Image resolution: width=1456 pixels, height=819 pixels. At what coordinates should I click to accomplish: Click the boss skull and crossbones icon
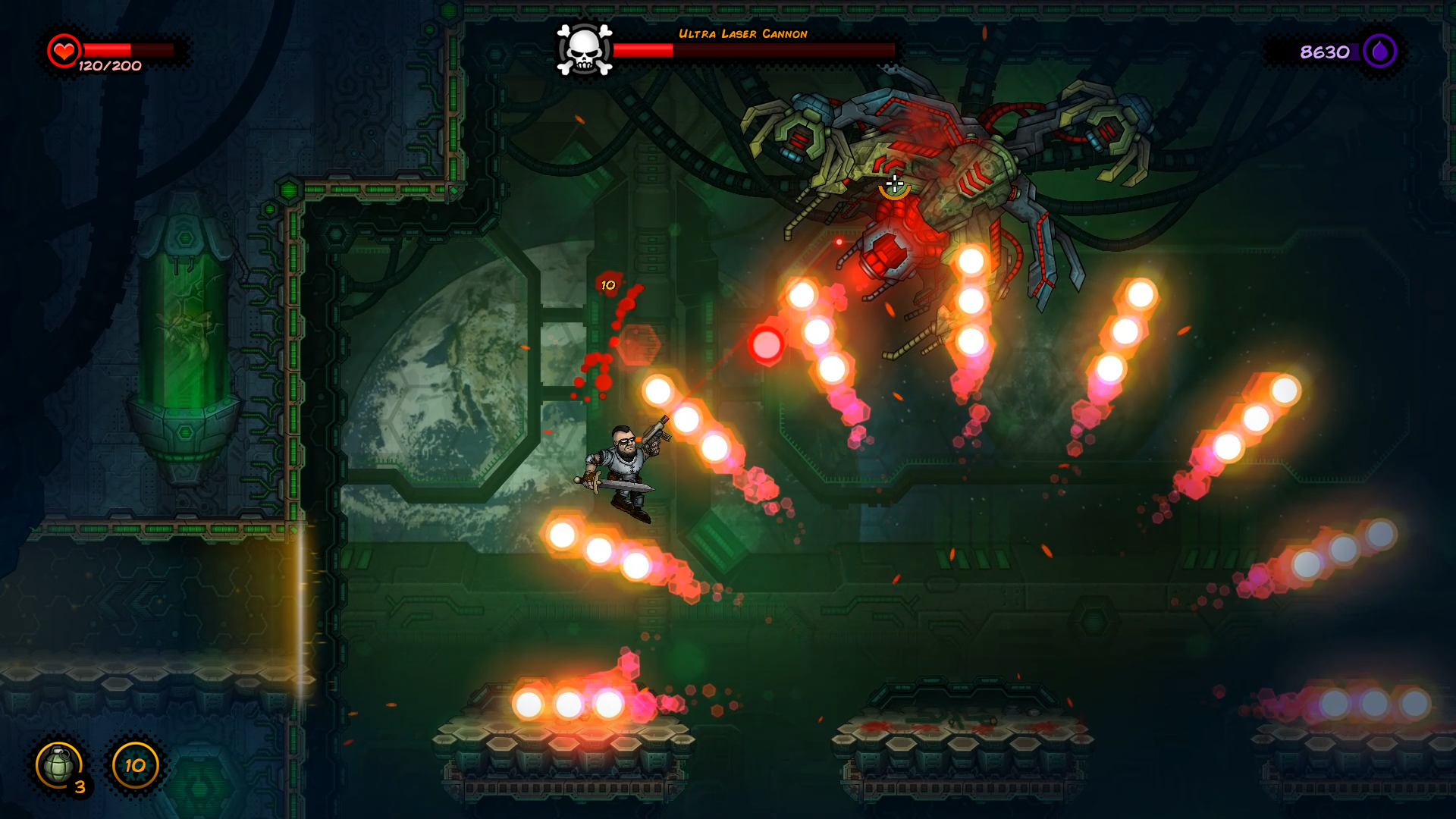click(x=584, y=50)
